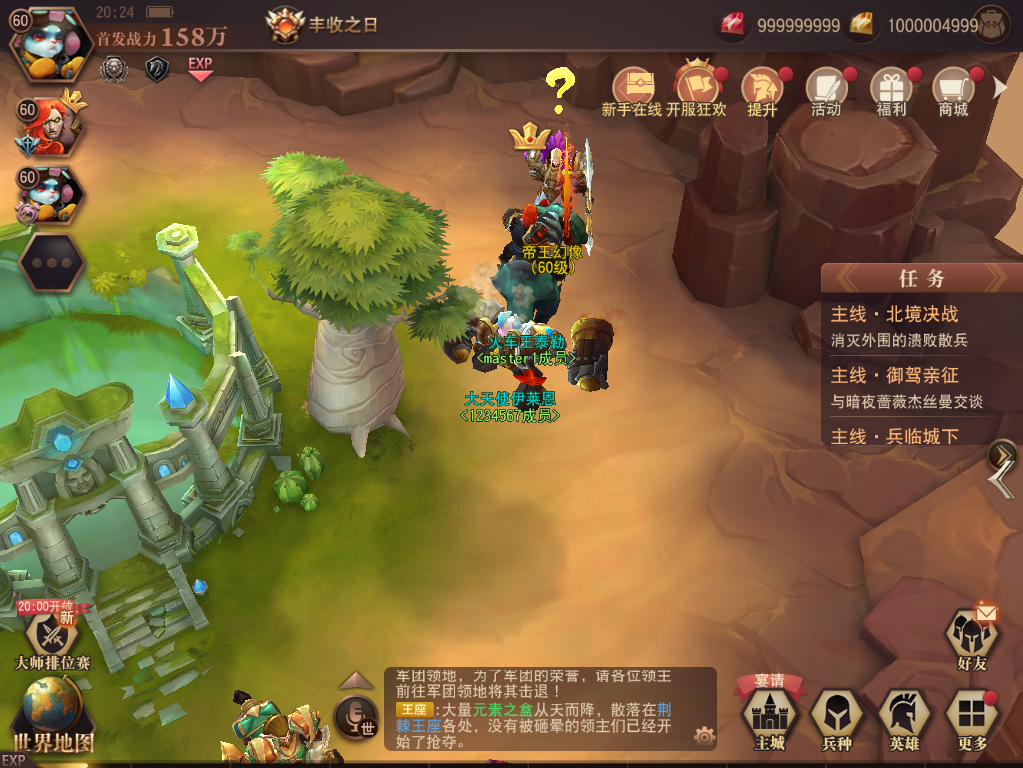Screen dimensions: 1023x768
Task: Open the three-dots hero slot
Action: coord(52,263)
